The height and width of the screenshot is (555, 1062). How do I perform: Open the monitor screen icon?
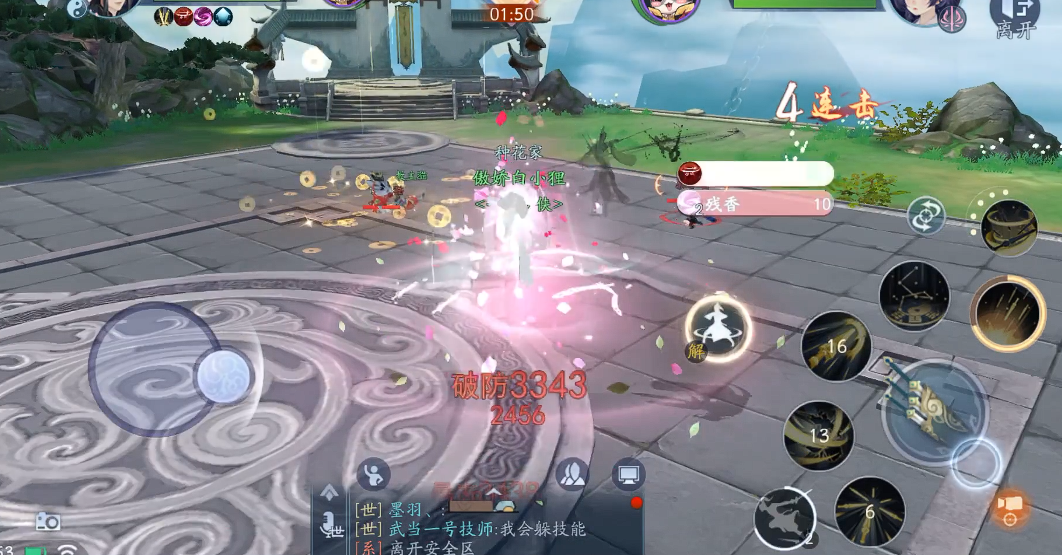[628, 474]
